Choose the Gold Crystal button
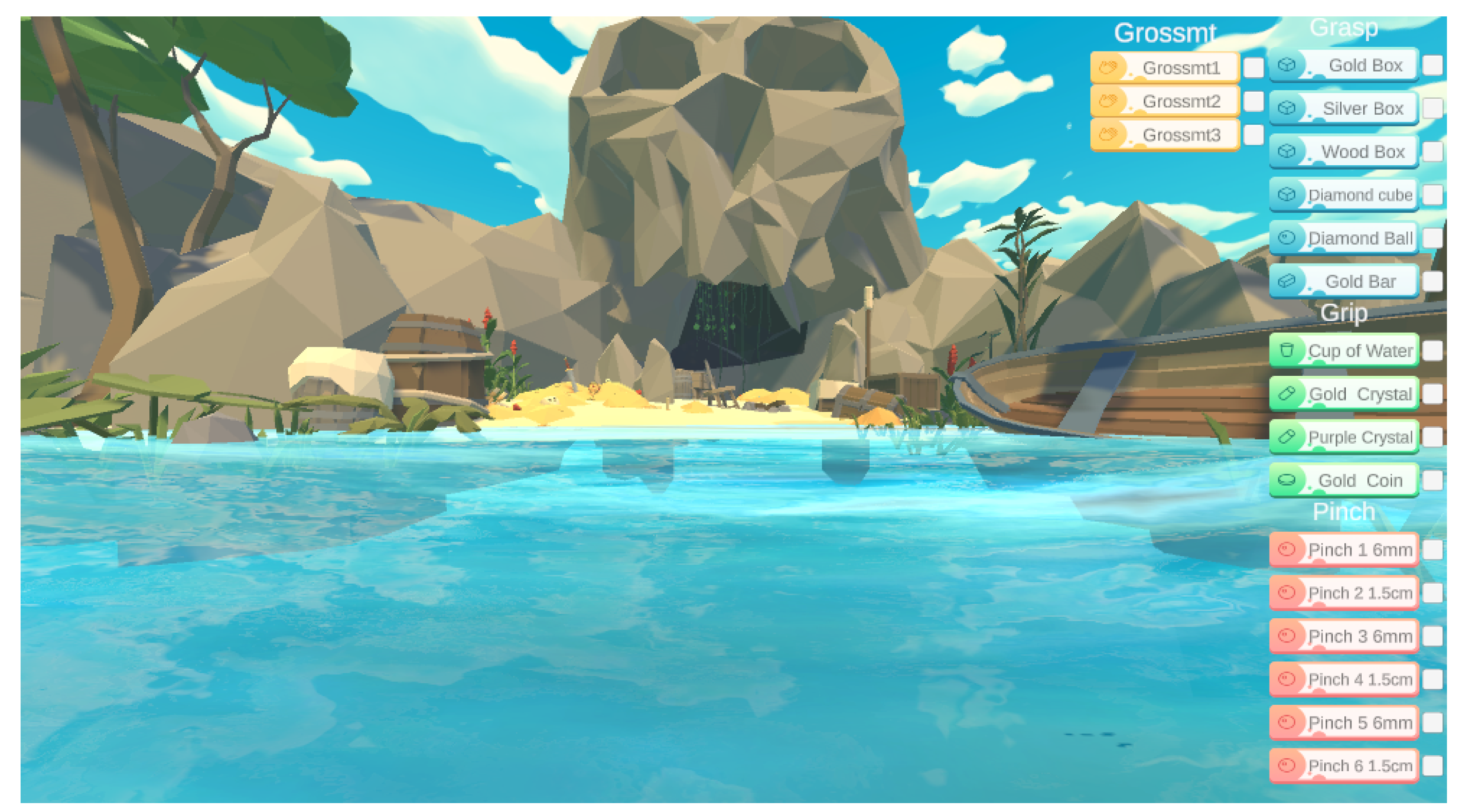1461x812 pixels. [x=1343, y=394]
